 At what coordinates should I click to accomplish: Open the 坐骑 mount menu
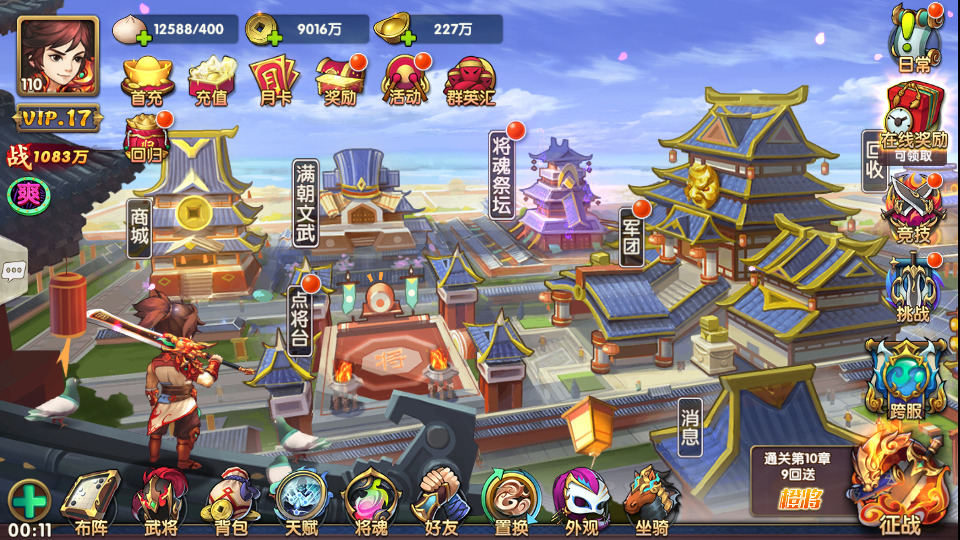click(651, 498)
